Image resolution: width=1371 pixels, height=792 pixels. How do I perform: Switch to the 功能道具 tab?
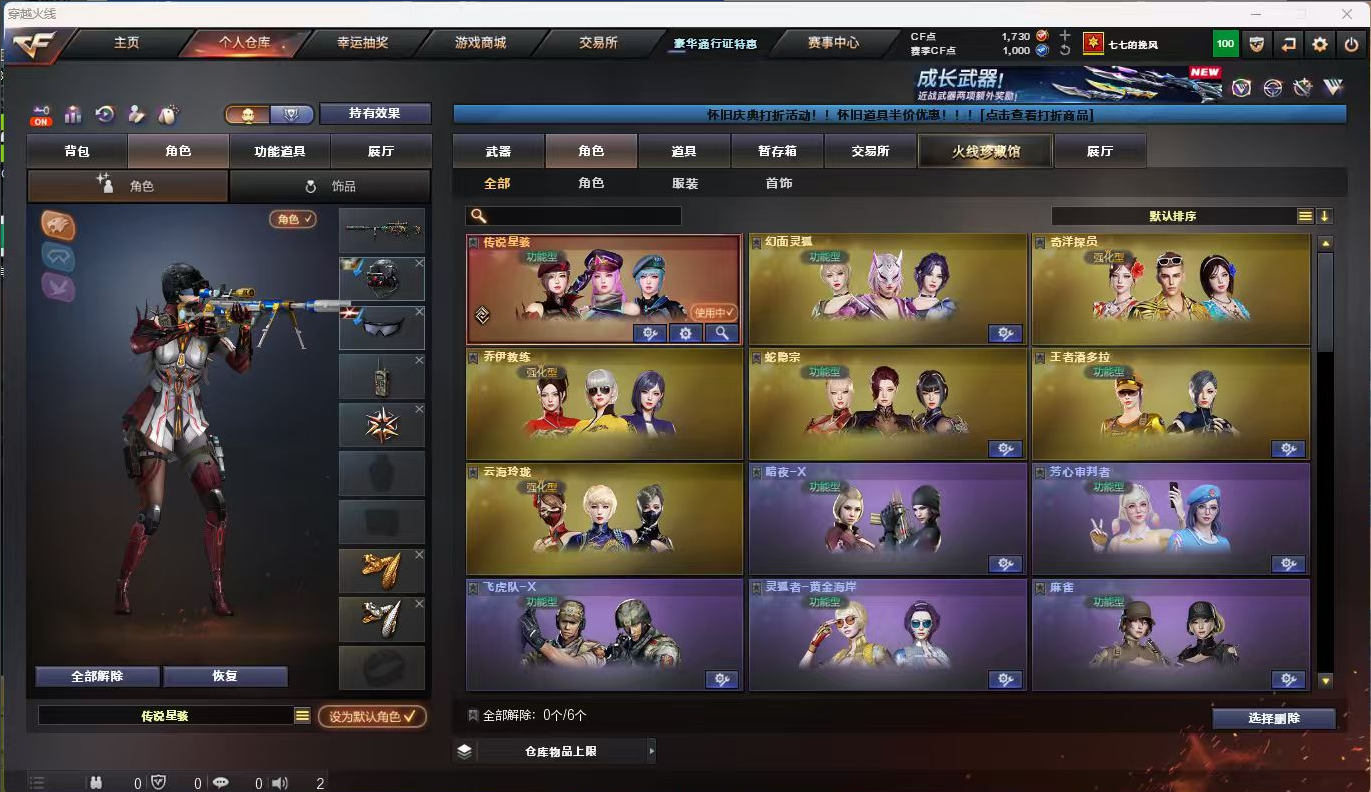coord(279,151)
